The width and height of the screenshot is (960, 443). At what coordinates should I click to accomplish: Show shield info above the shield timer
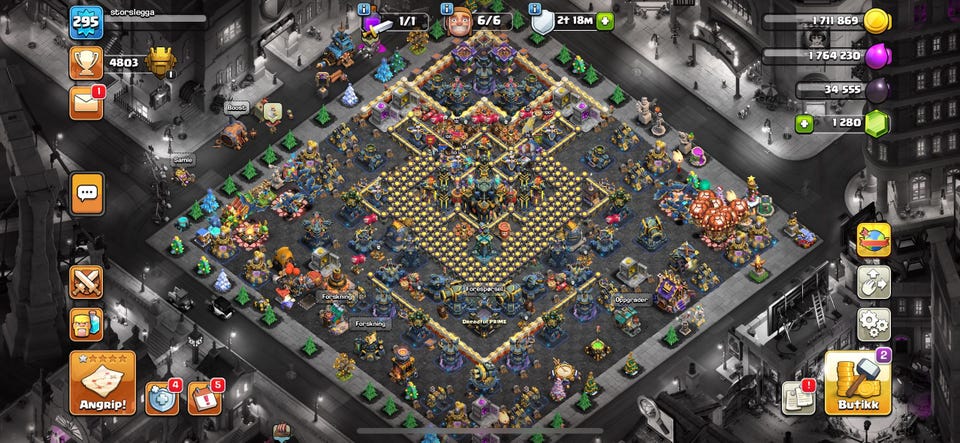click(x=535, y=8)
